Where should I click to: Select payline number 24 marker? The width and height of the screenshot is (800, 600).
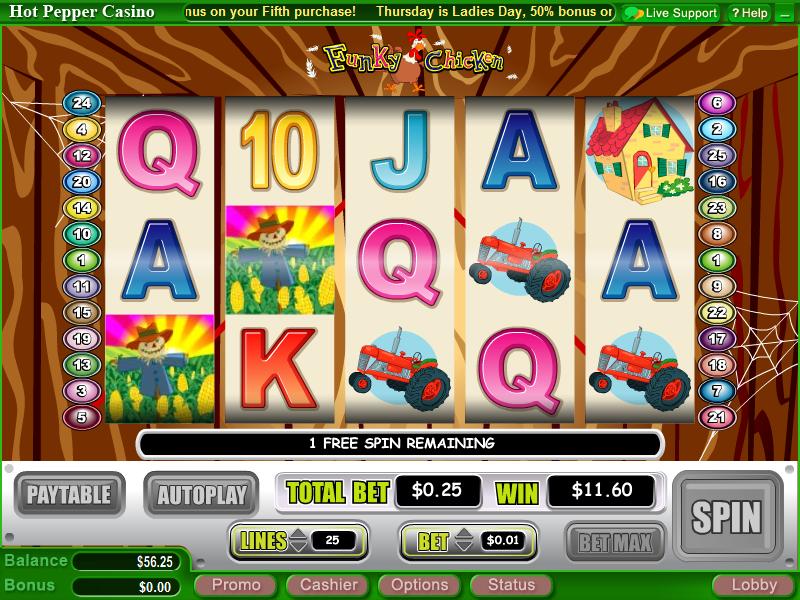[x=82, y=103]
